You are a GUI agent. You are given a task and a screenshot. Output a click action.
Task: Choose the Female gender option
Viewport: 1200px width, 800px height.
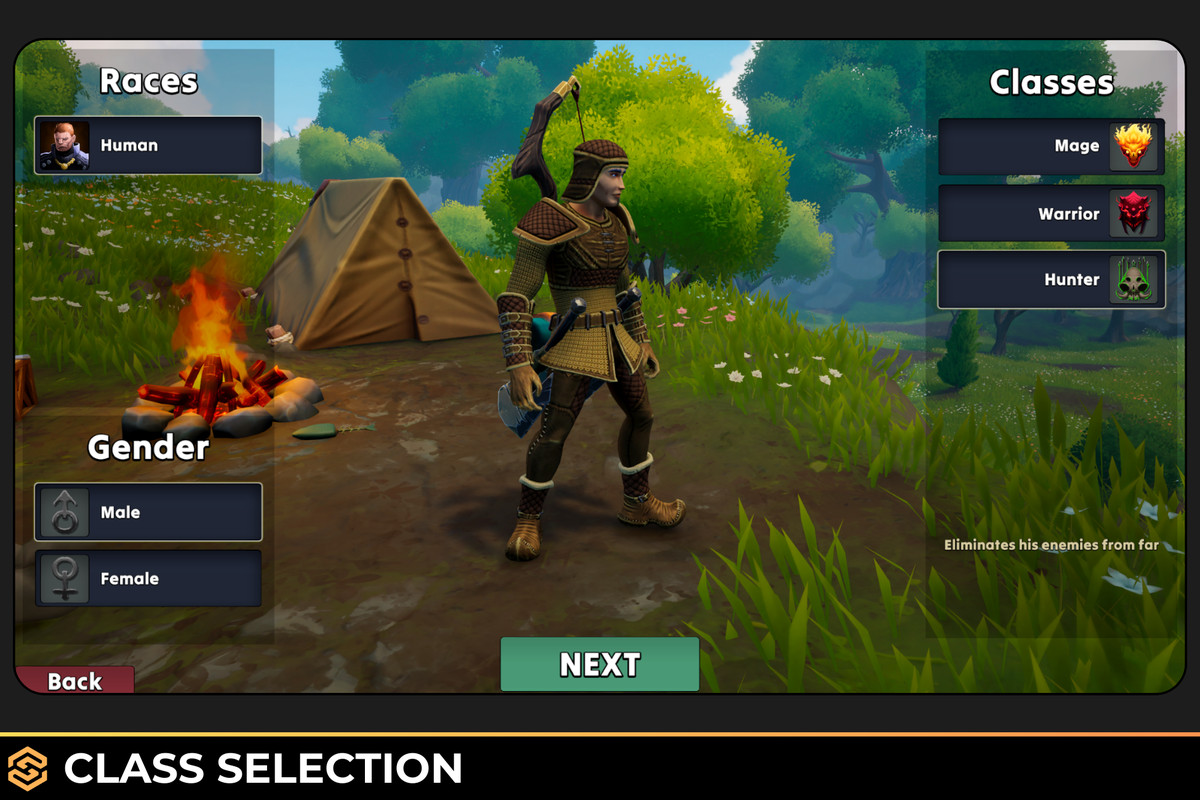(x=148, y=578)
